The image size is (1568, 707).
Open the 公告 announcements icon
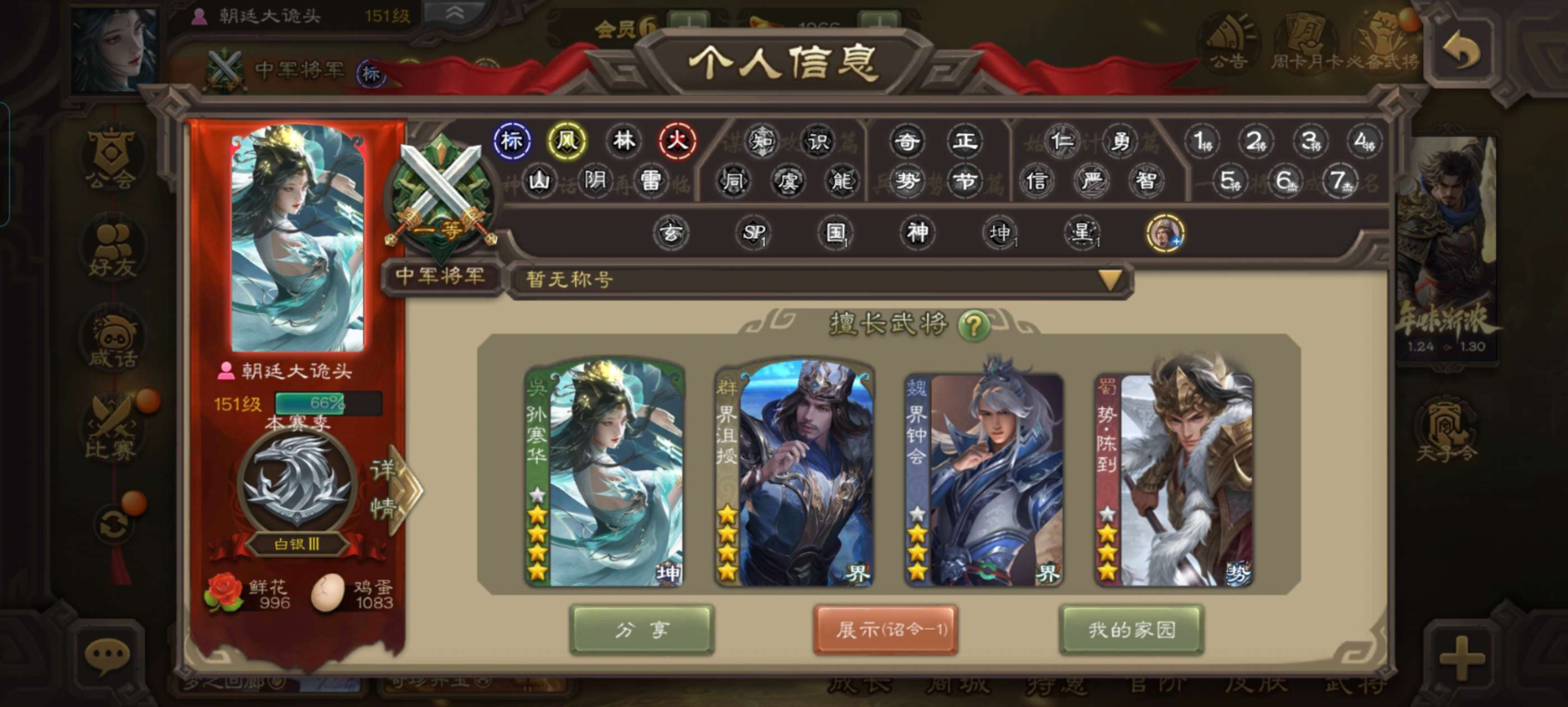coord(1228,44)
